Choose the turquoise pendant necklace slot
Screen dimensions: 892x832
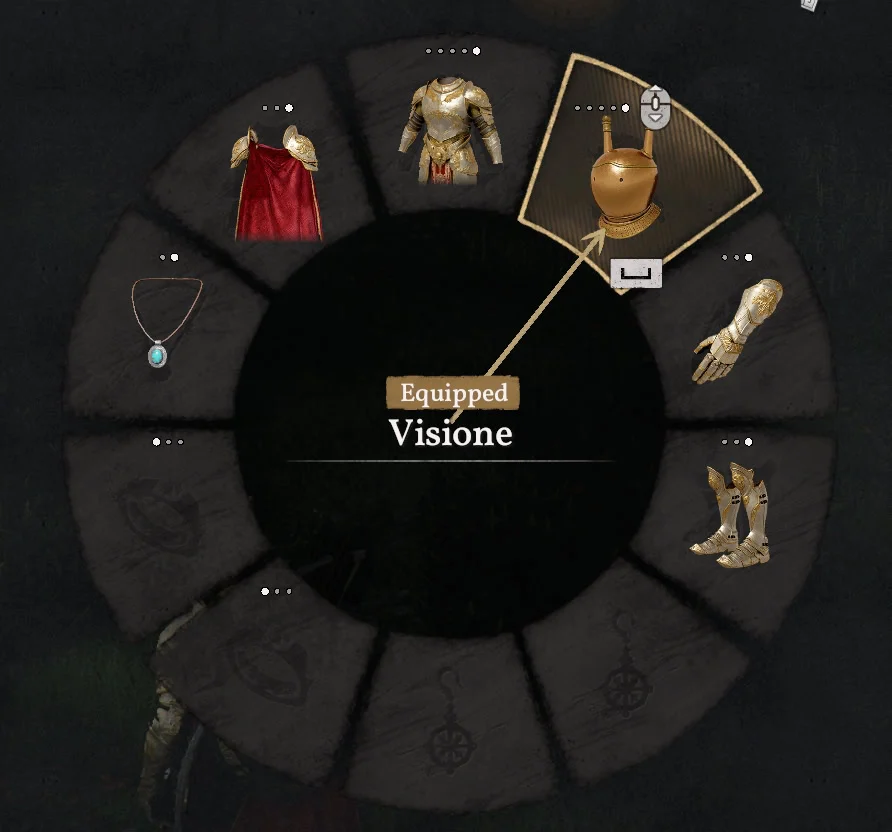[x=165, y=321]
